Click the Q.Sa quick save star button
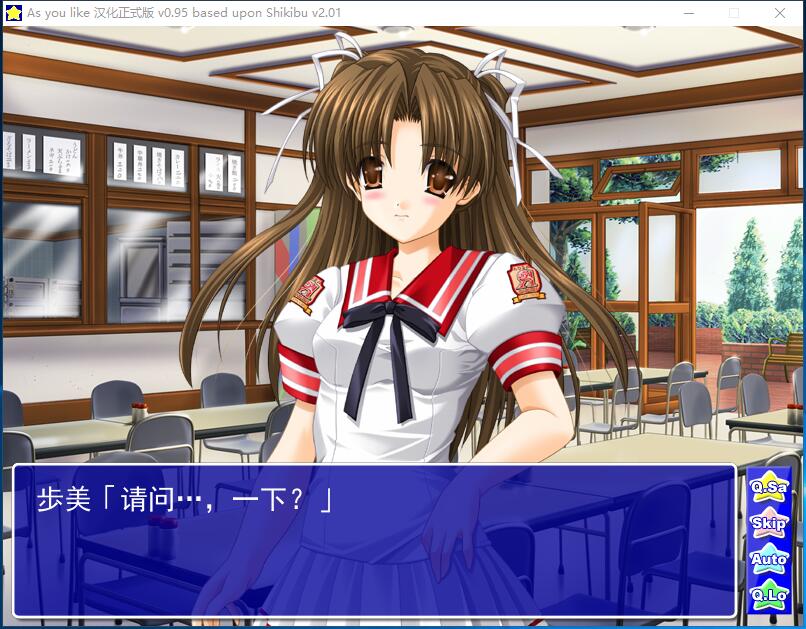 tap(768, 486)
